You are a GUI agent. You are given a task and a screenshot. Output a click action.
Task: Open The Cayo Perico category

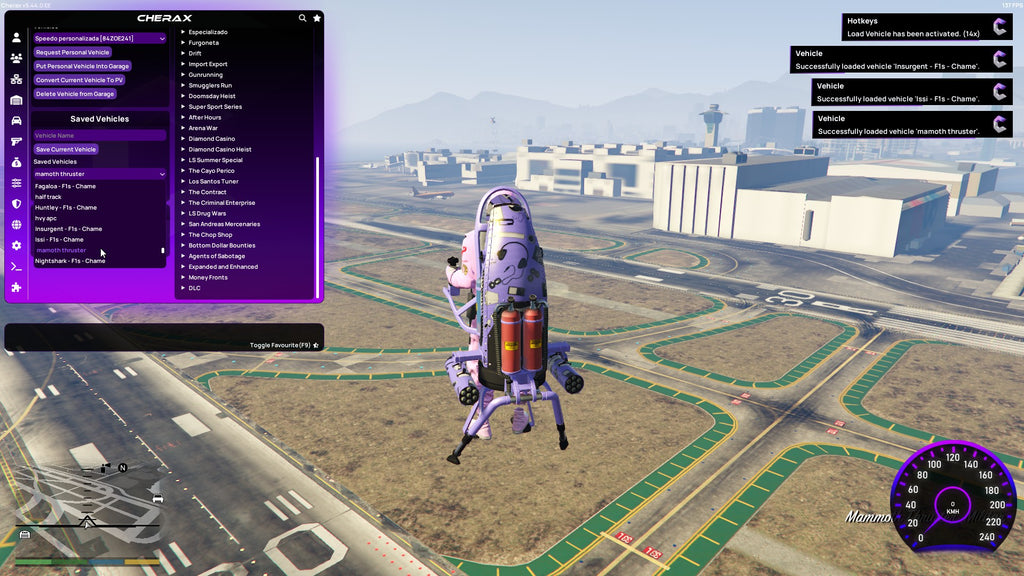[210, 171]
